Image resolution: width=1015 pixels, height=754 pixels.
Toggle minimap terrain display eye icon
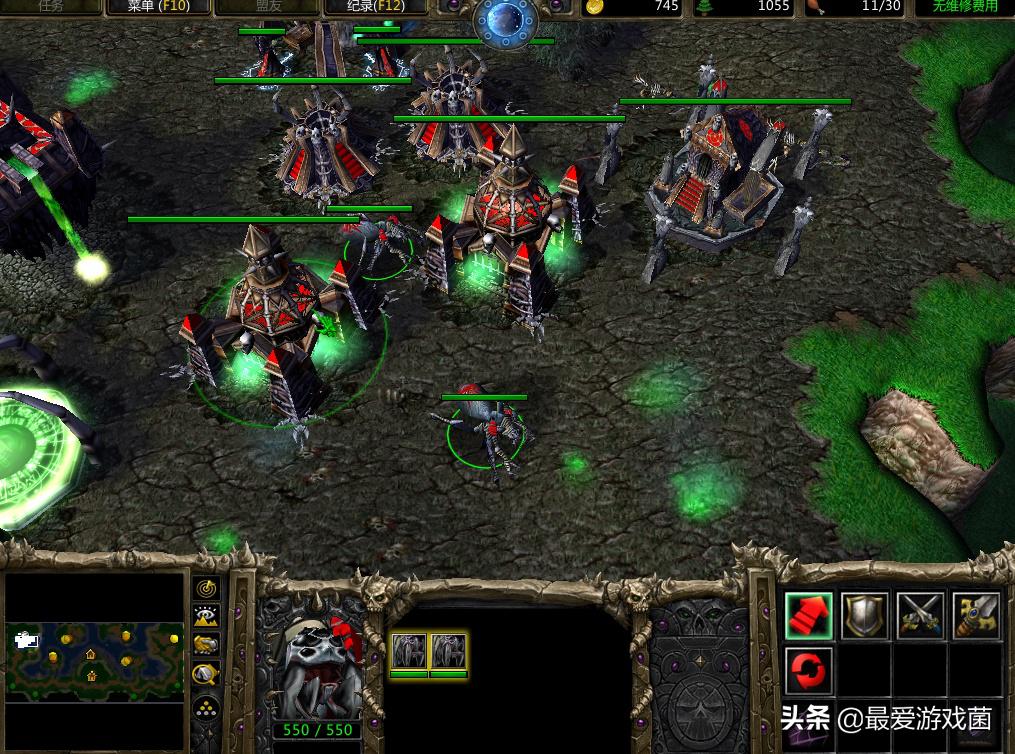pyautogui.click(x=207, y=617)
